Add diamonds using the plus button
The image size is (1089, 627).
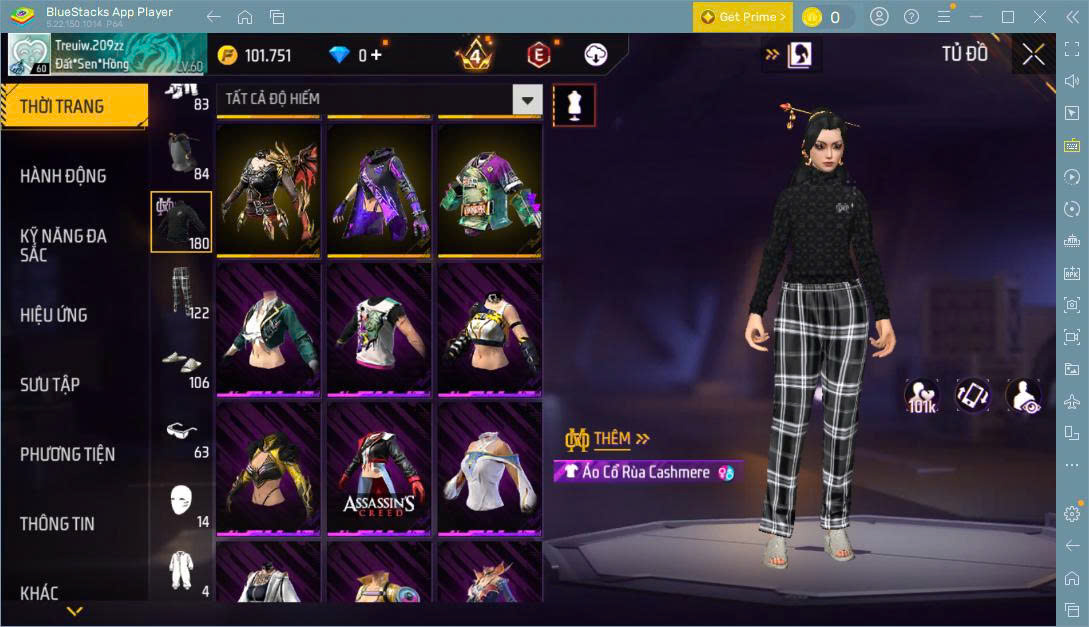(x=376, y=55)
